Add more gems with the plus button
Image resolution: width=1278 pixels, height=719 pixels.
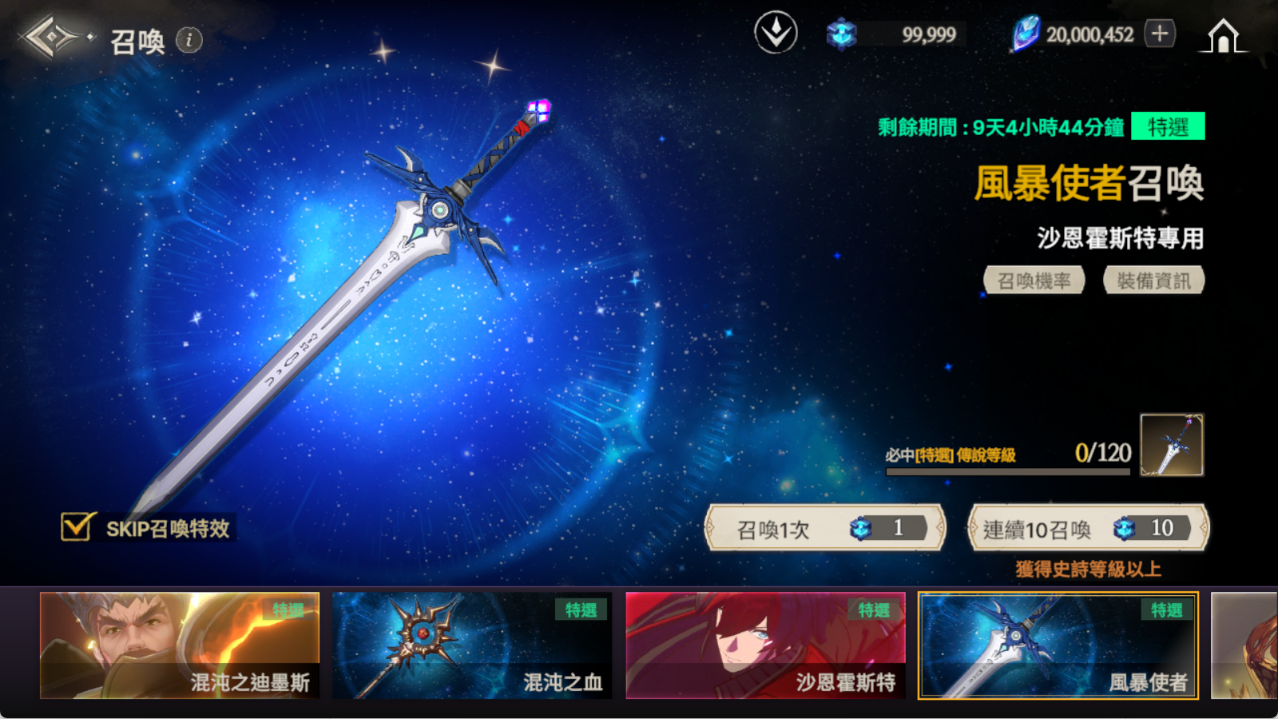pyautogui.click(x=1159, y=34)
